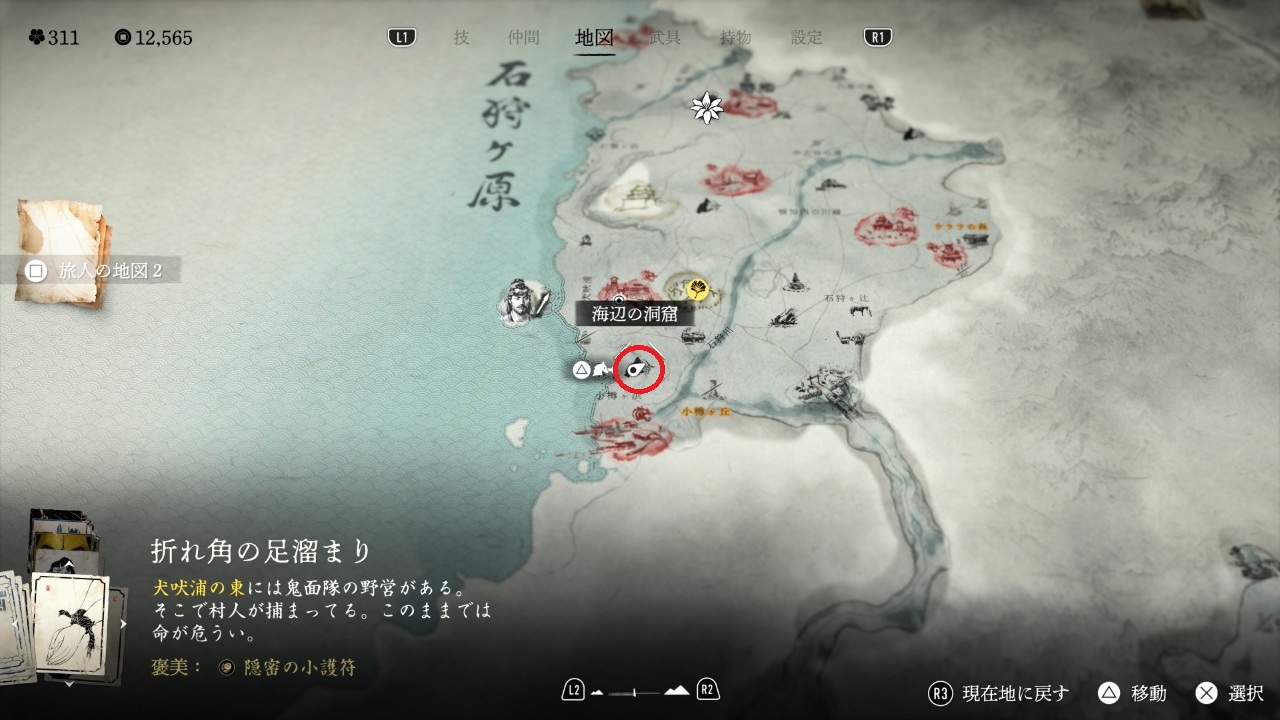Go to the 設定 (settings) tab
Viewport: 1280px width, 720px height.
[x=807, y=38]
